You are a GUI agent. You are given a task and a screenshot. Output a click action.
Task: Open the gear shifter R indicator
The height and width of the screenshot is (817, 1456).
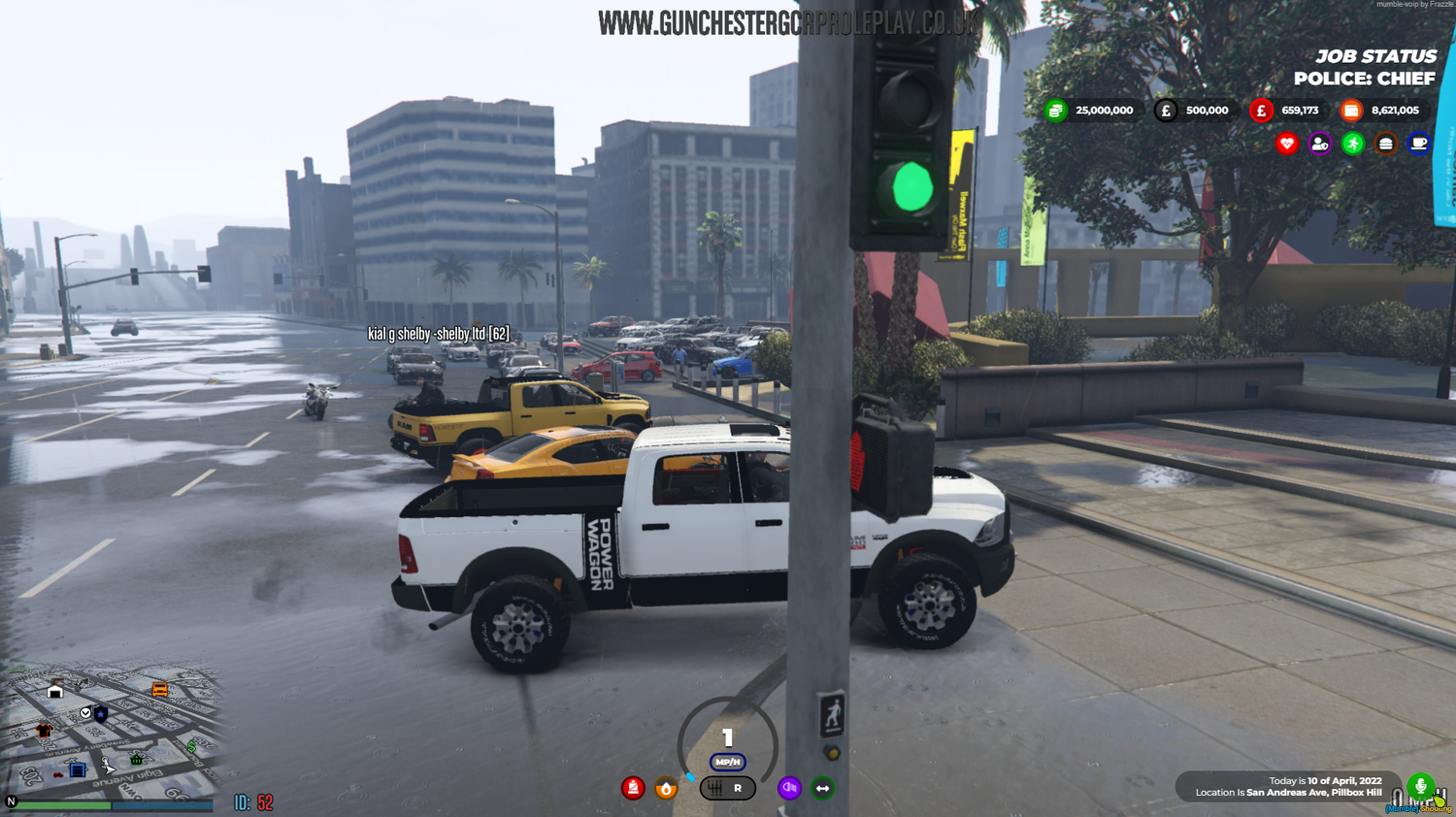click(x=728, y=789)
